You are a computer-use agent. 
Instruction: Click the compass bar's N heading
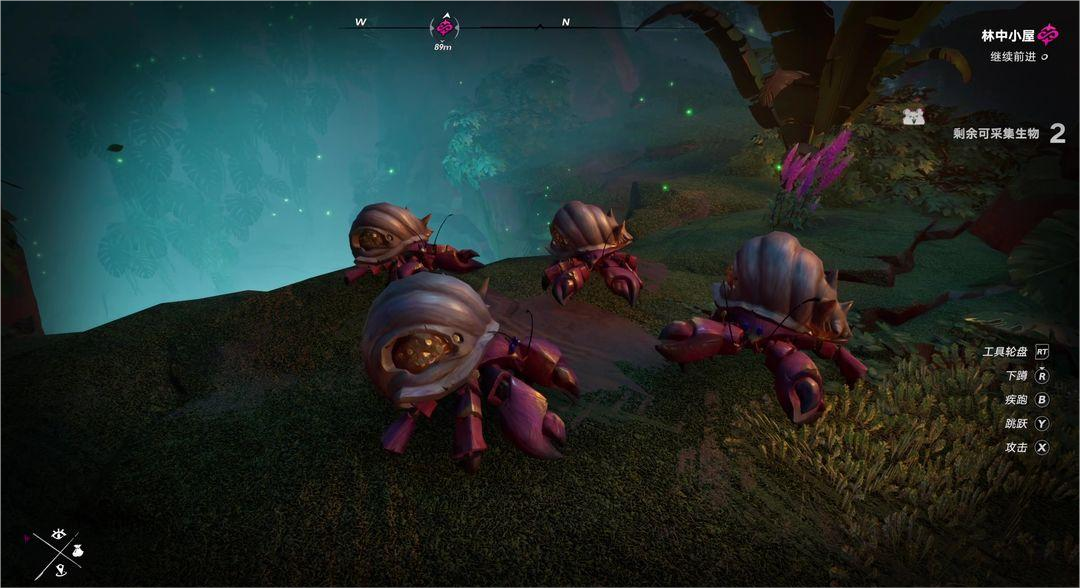click(566, 22)
